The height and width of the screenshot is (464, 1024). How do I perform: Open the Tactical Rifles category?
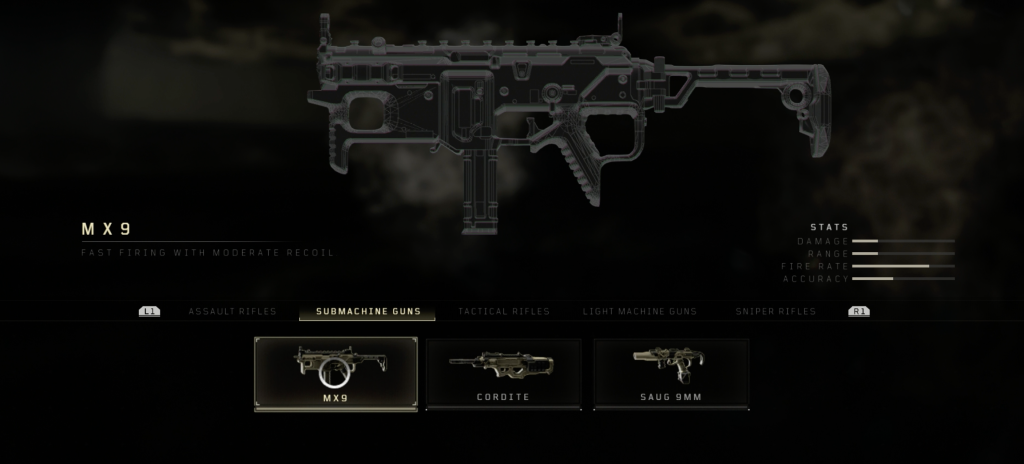point(503,312)
